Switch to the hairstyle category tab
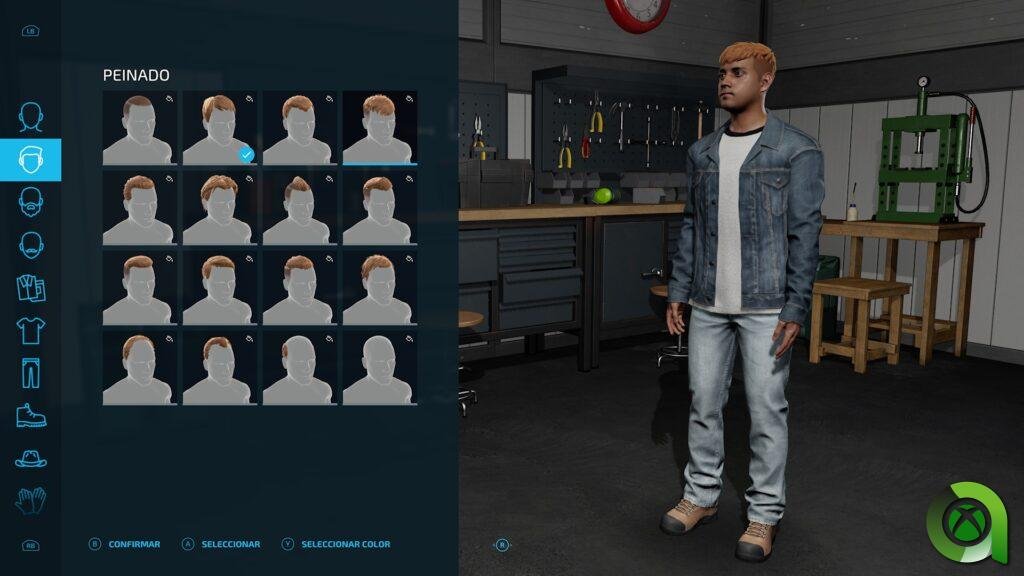 pyautogui.click(x=31, y=160)
